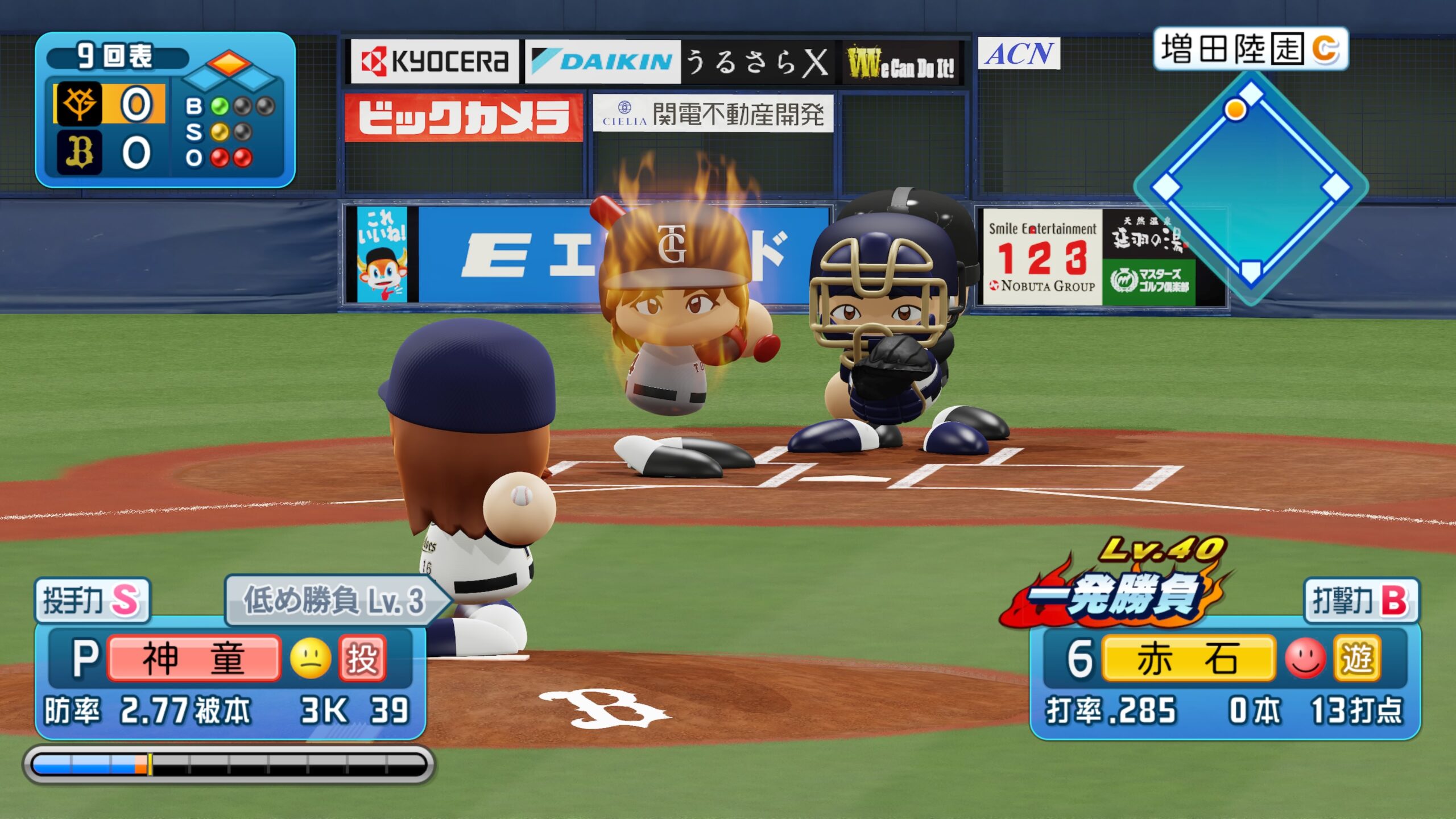This screenshot has height=819, width=1456.
Task: Select pitcher 神童 name plate
Action: pos(193,659)
